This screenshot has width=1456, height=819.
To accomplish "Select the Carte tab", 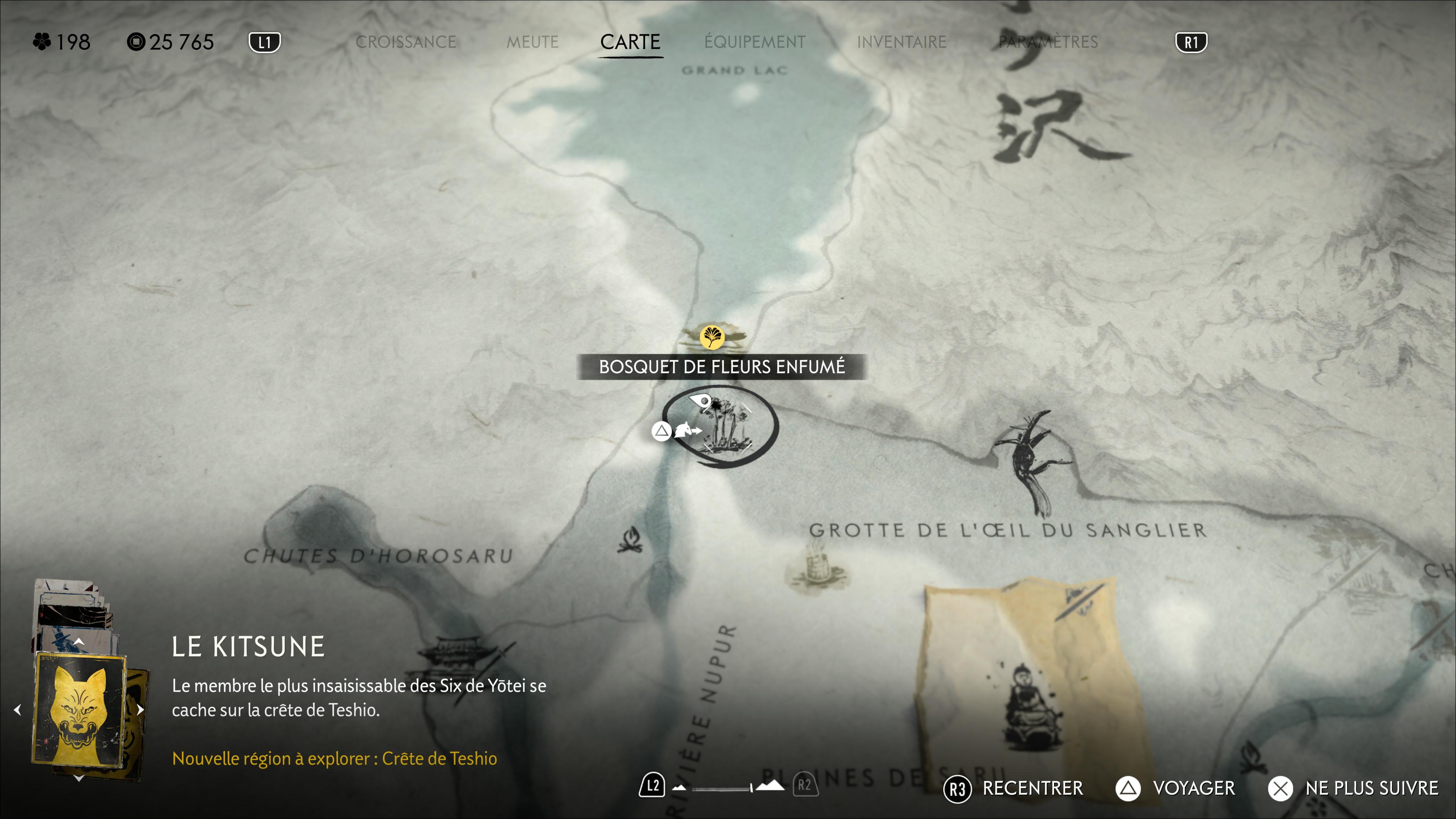I will pos(630,42).
